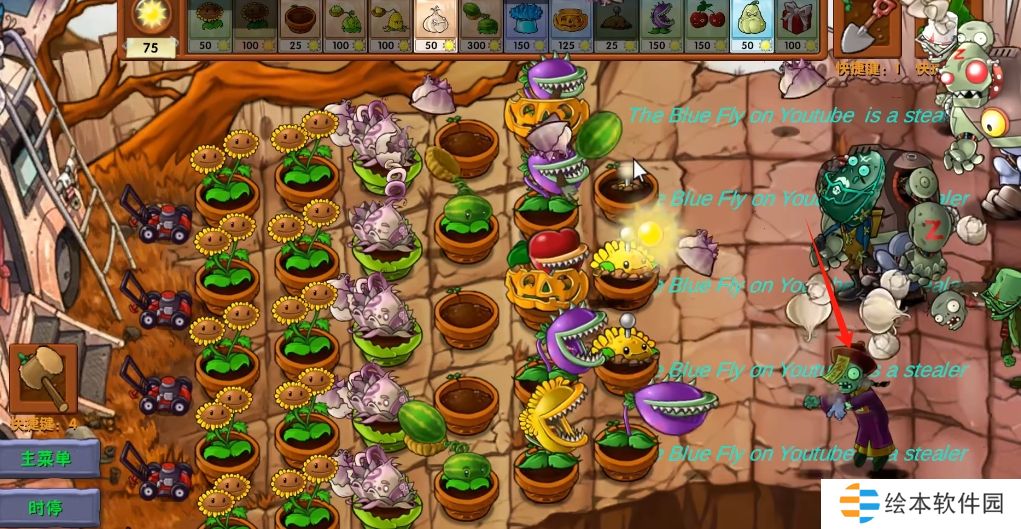
Task: Select the squash seed packet
Action: [748, 26]
